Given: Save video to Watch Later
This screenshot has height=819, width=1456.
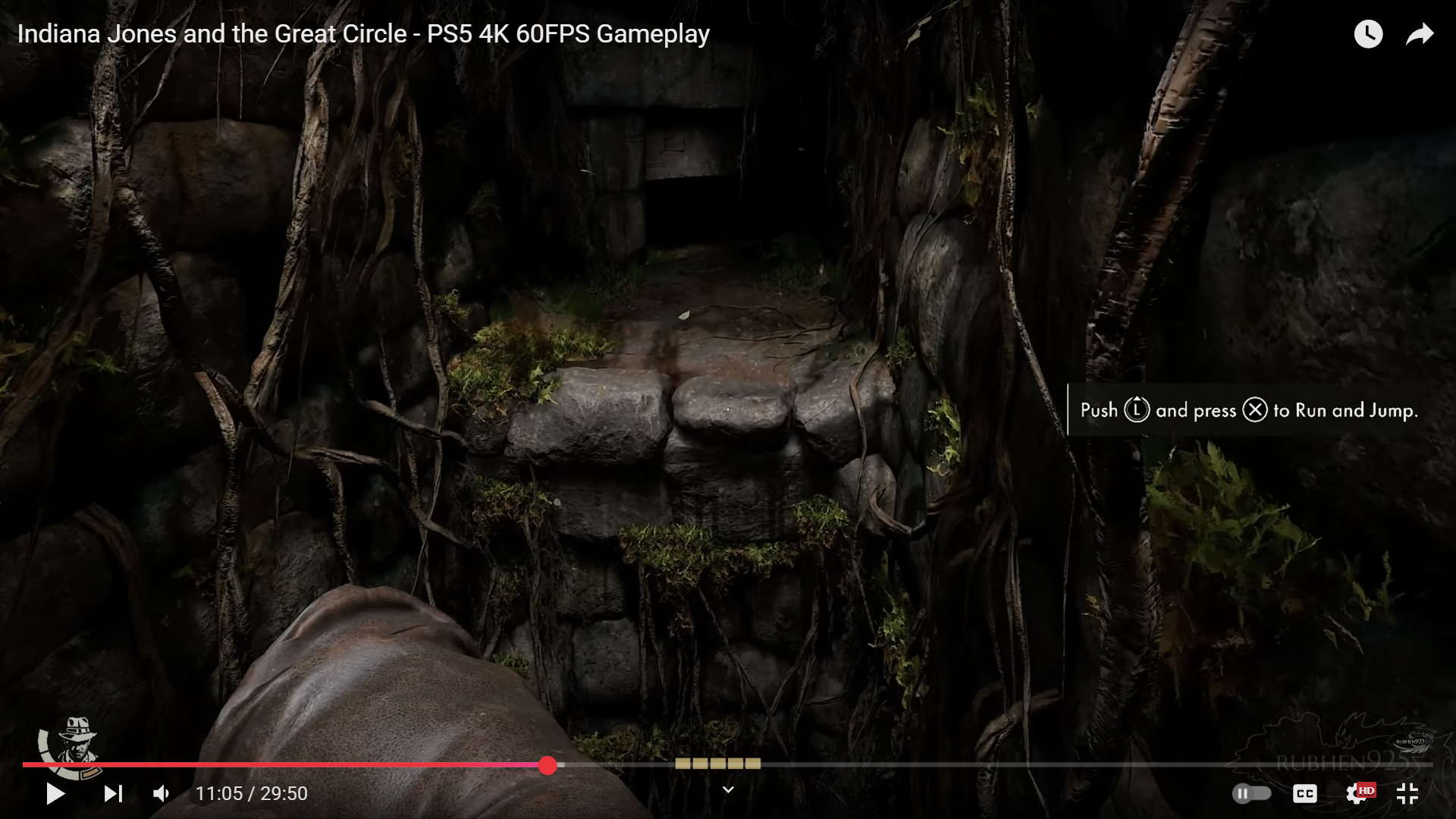Looking at the screenshot, I should (x=1369, y=33).
